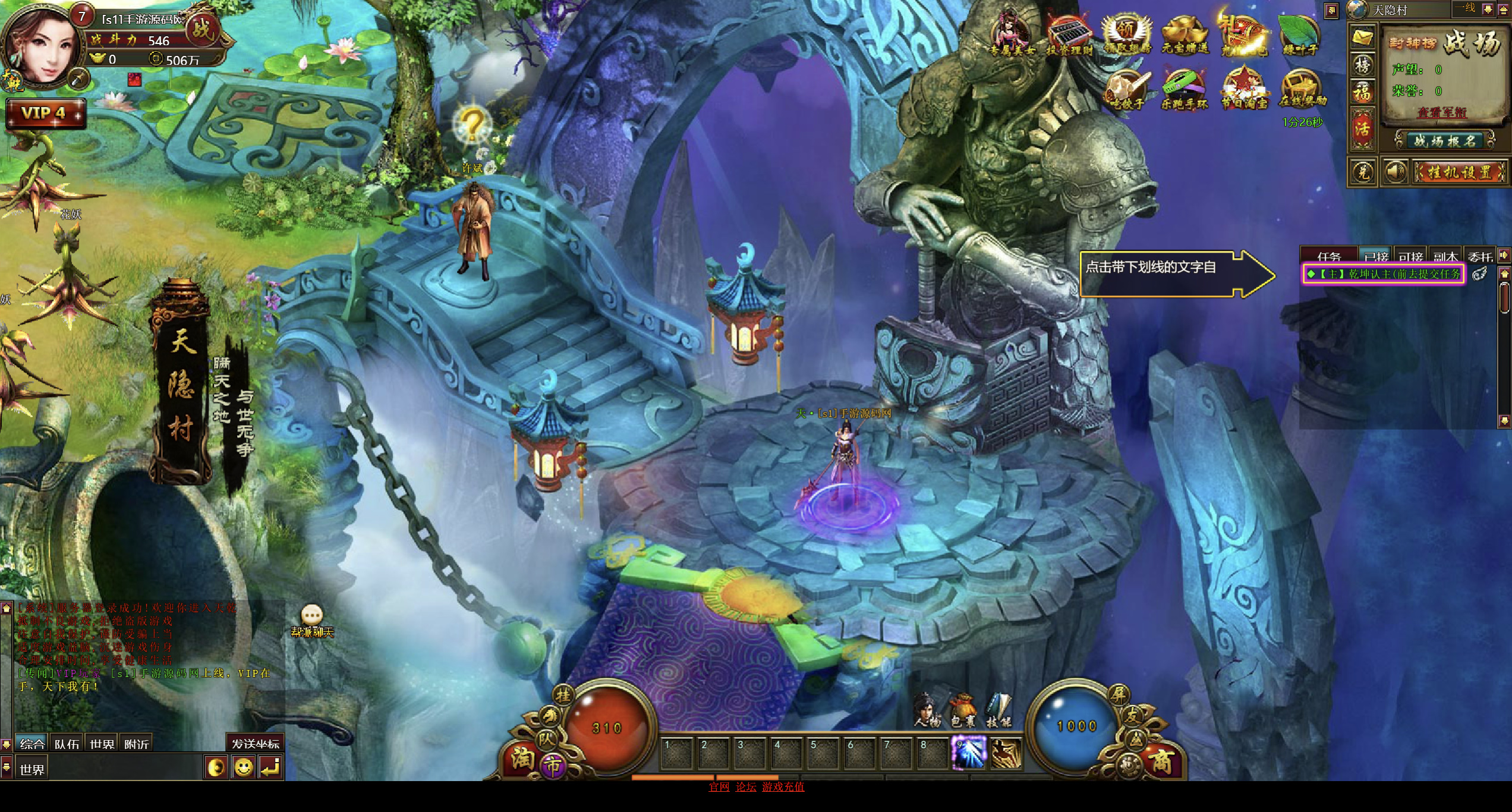Switch chat to the 队伍 team tab
This screenshot has height=812, width=1512.
(x=67, y=744)
